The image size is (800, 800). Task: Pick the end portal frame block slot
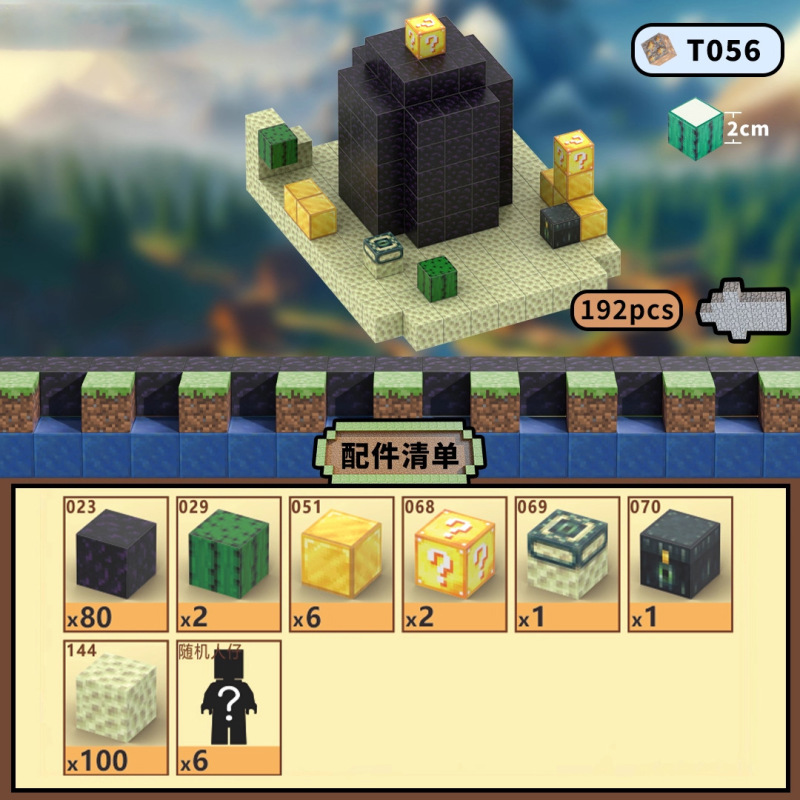click(566, 563)
